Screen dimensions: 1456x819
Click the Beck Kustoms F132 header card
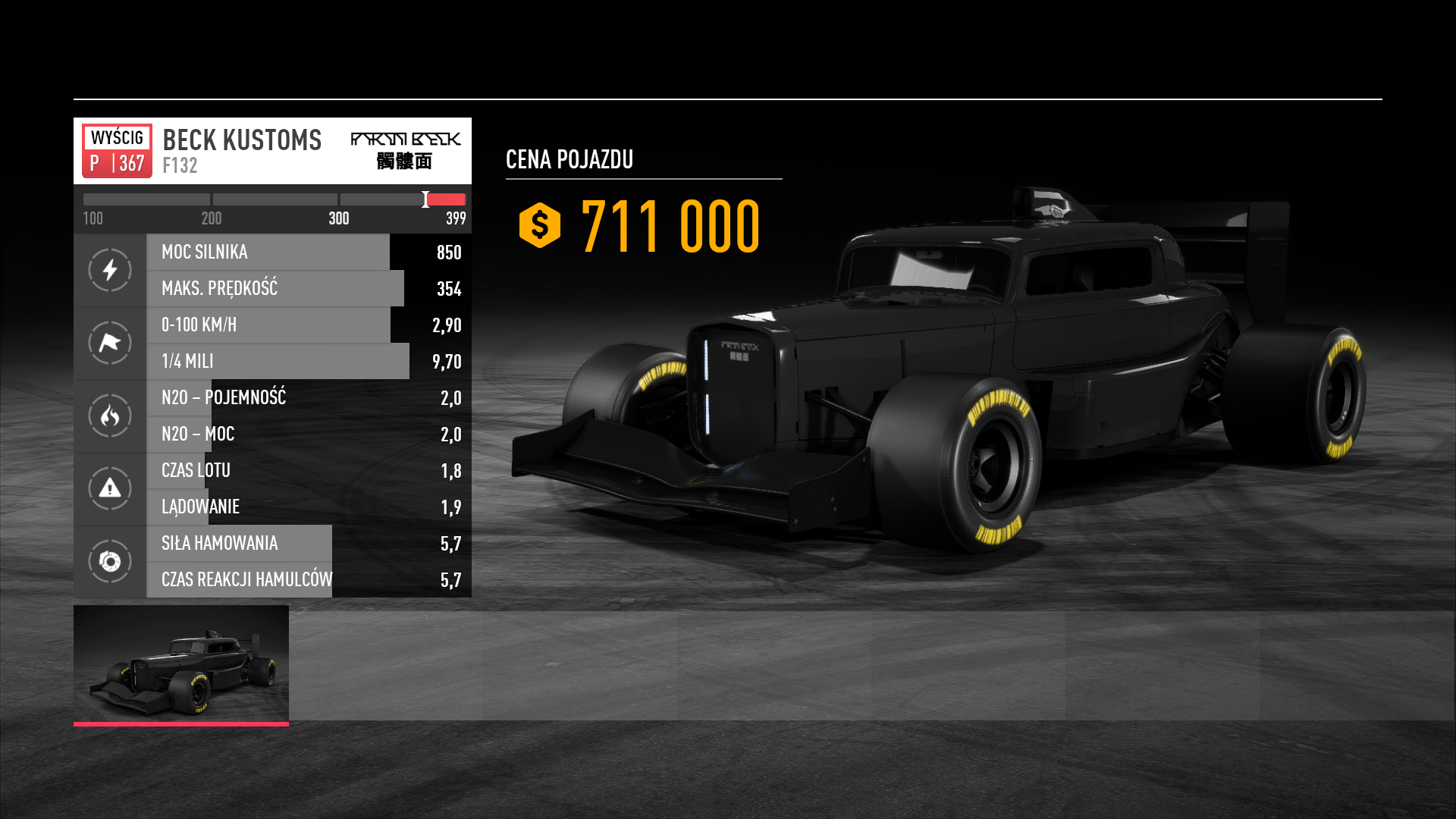[x=272, y=151]
